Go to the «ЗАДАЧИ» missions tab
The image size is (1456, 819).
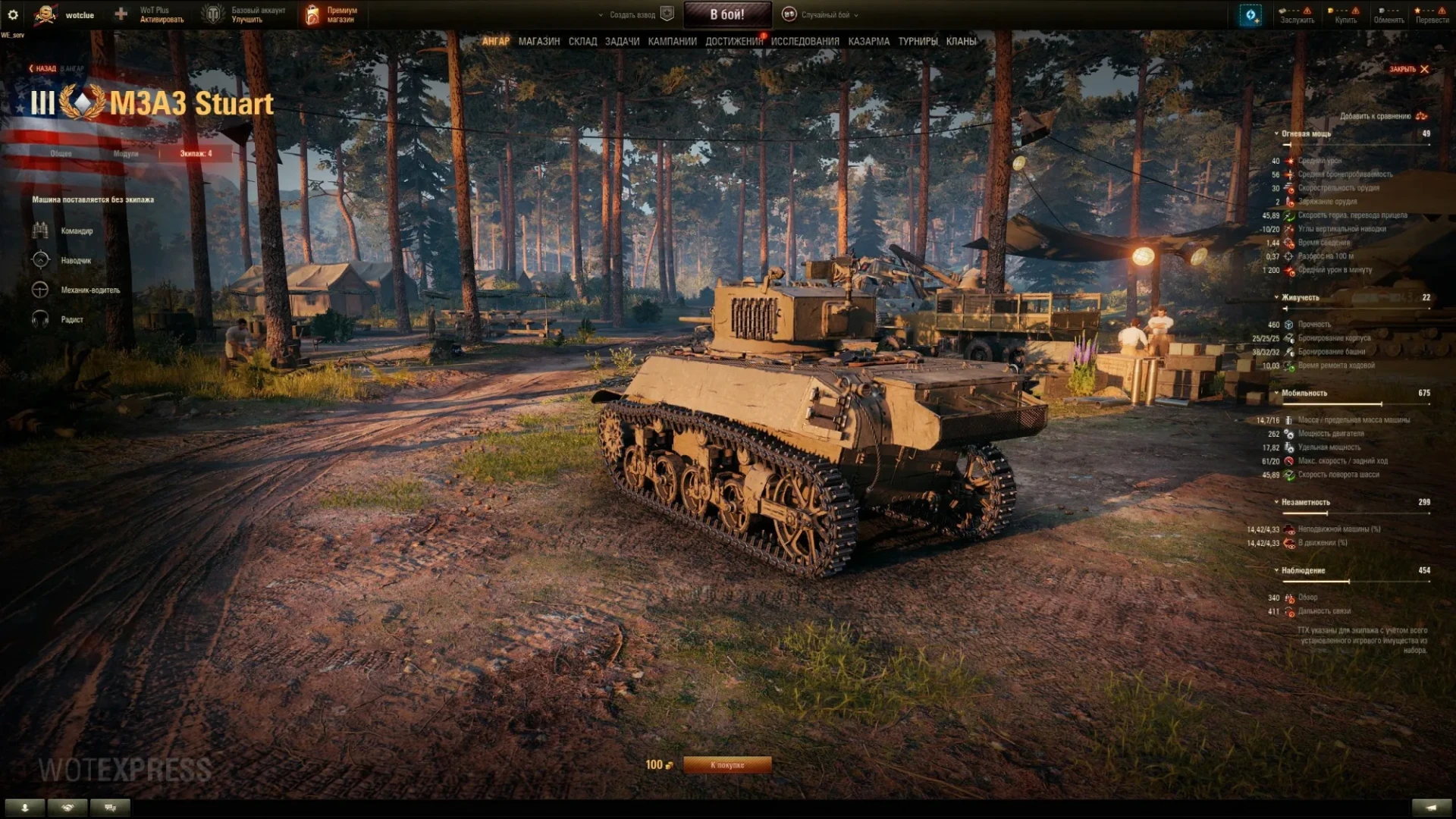point(622,42)
